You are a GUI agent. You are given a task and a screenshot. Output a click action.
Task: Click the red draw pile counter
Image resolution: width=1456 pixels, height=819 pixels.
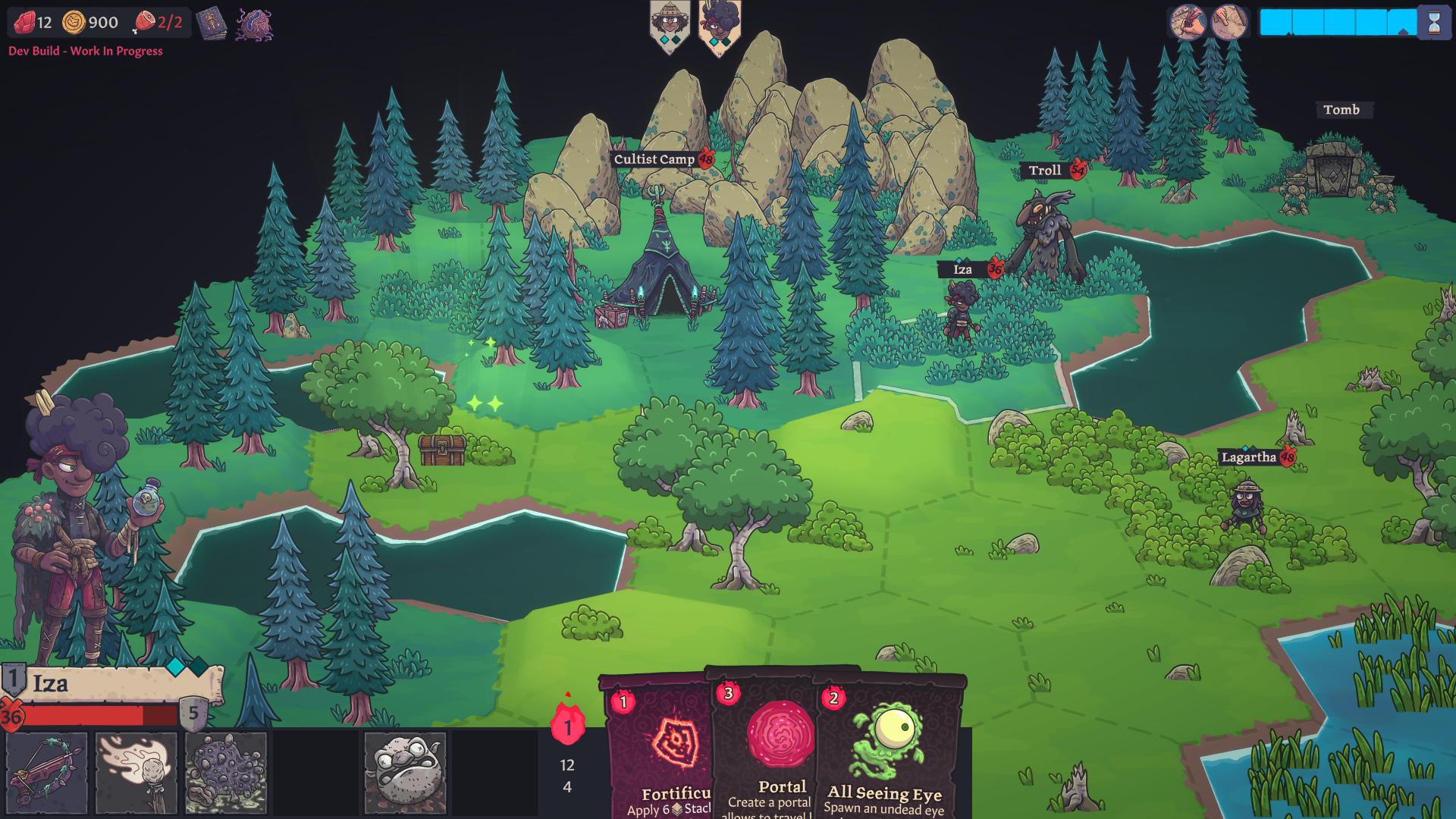(x=567, y=726)
